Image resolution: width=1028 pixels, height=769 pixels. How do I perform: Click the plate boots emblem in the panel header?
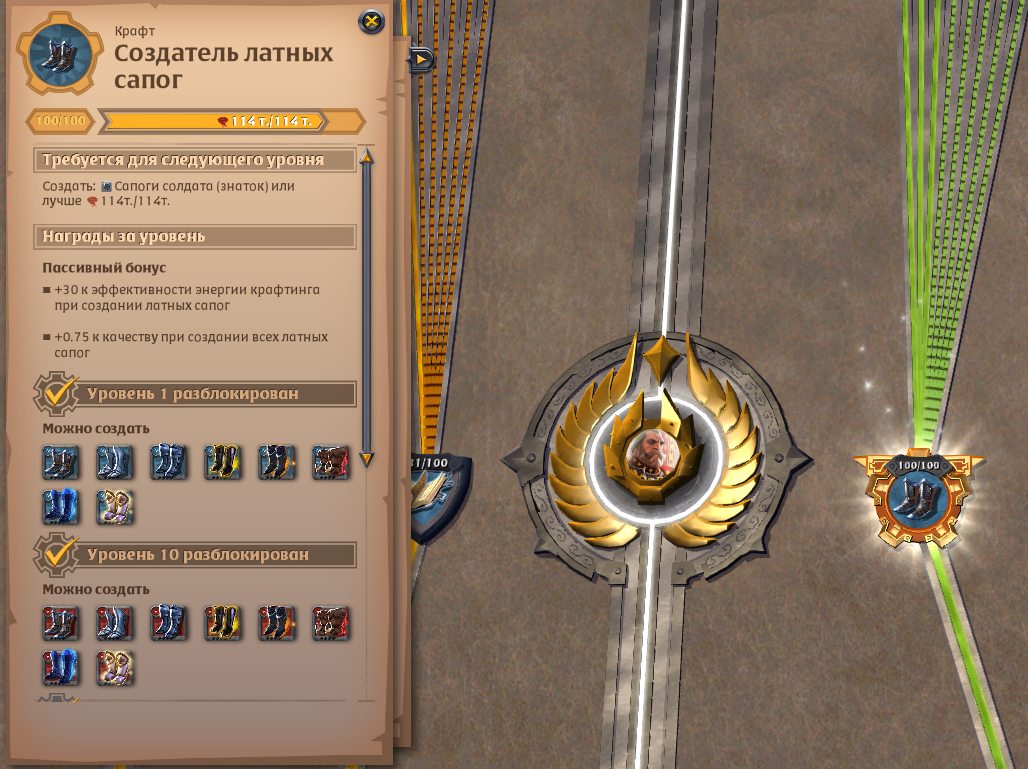click(59, 55)
